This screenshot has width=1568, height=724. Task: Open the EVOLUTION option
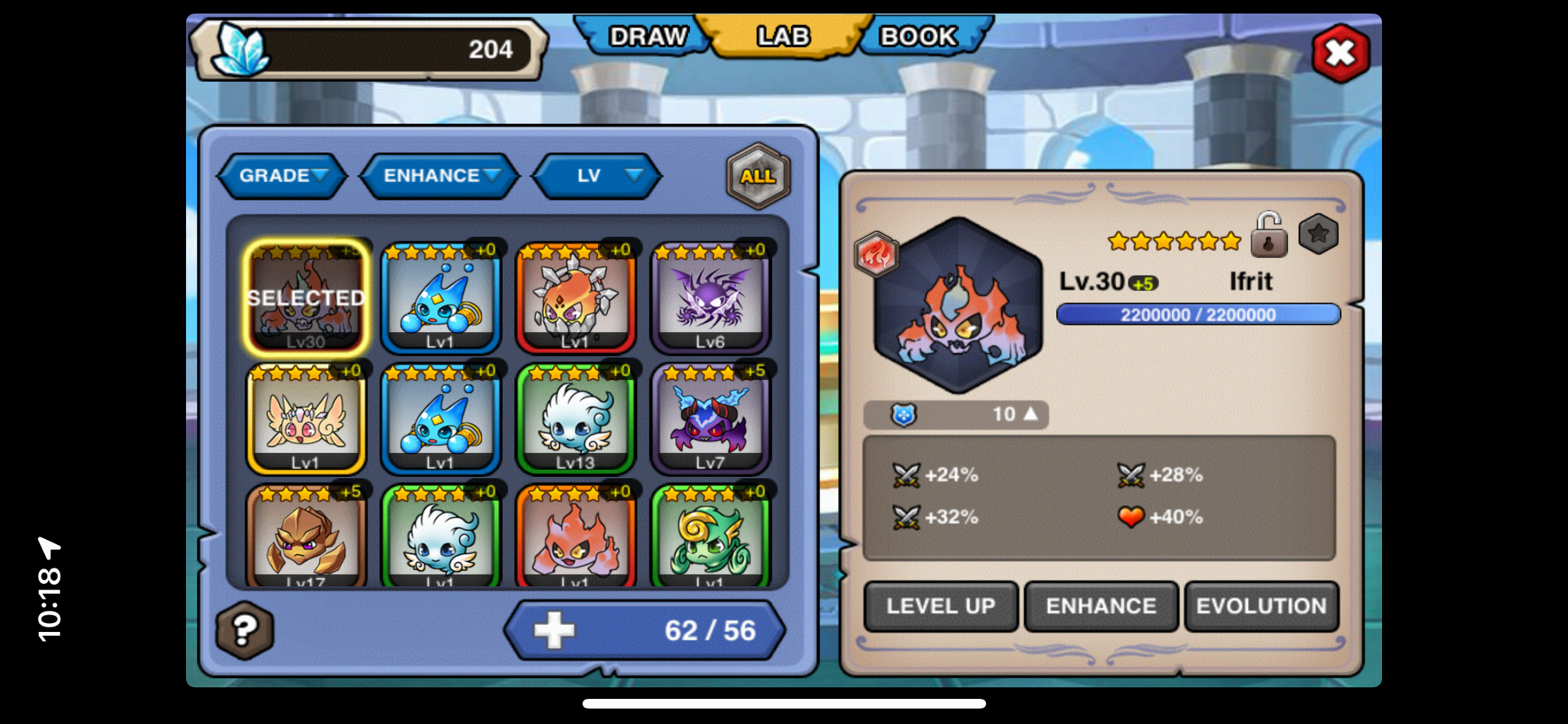point(1261,606)
